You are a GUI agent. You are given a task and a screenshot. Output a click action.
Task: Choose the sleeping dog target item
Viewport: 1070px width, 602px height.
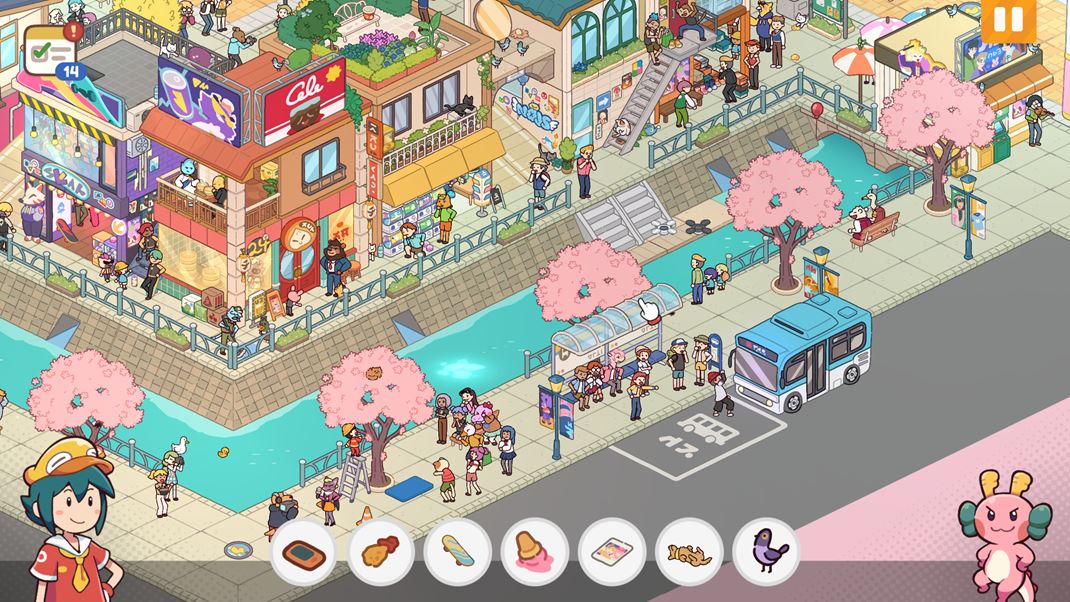689,552
